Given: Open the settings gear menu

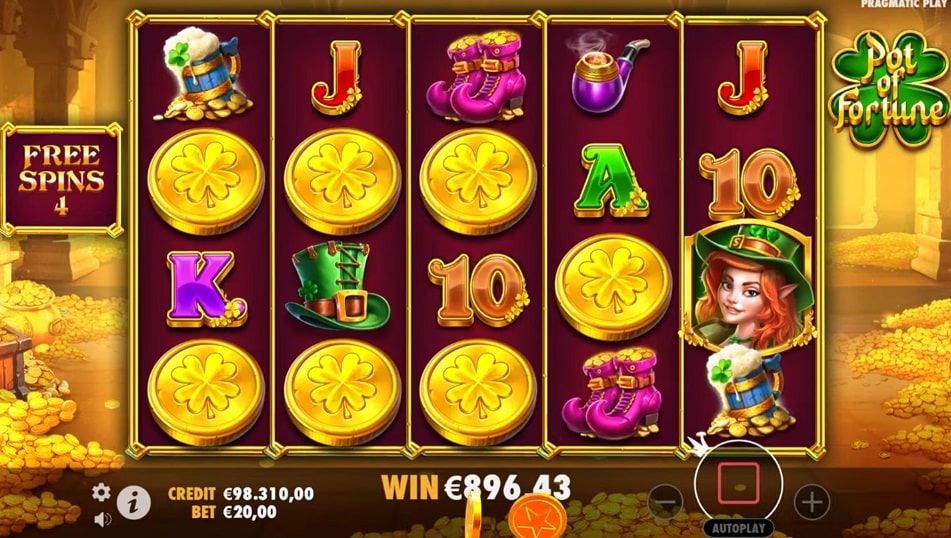Looking at the screenshot, I should coord(101,492).
